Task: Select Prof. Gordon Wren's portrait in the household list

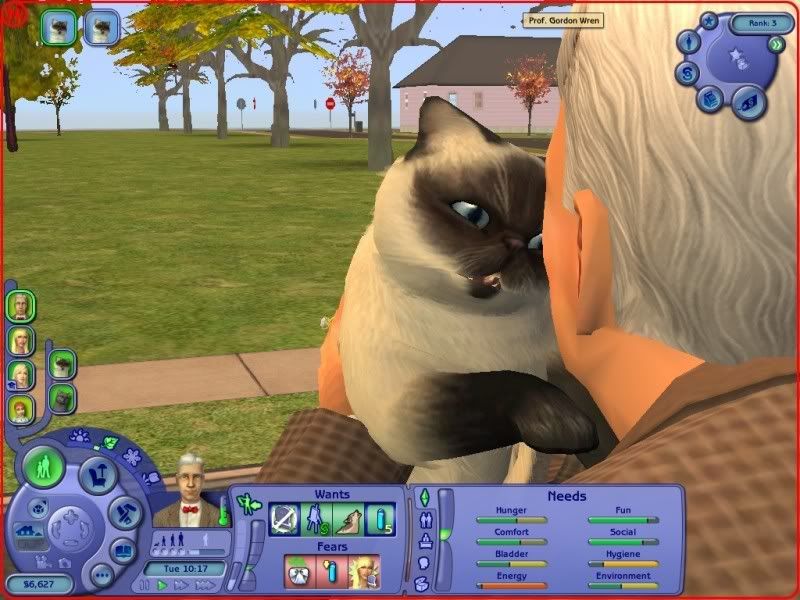Action: [19, 306]
